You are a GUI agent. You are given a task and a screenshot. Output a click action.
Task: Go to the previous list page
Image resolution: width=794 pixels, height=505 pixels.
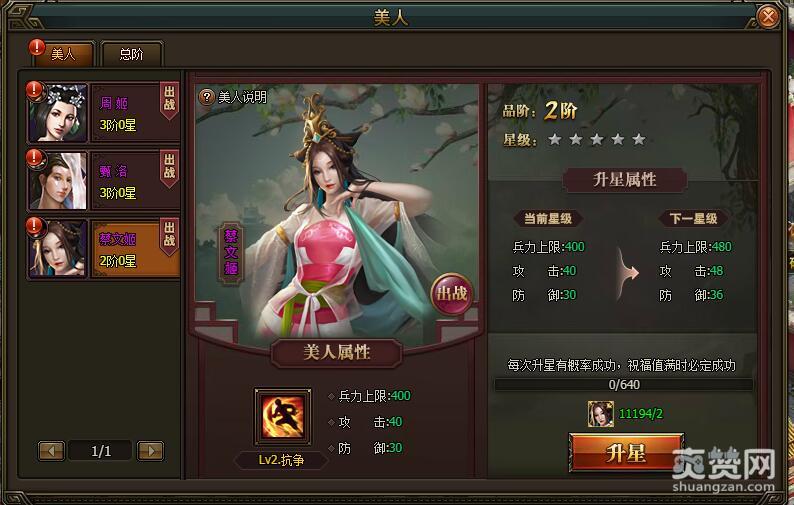(x=51, y=451)
